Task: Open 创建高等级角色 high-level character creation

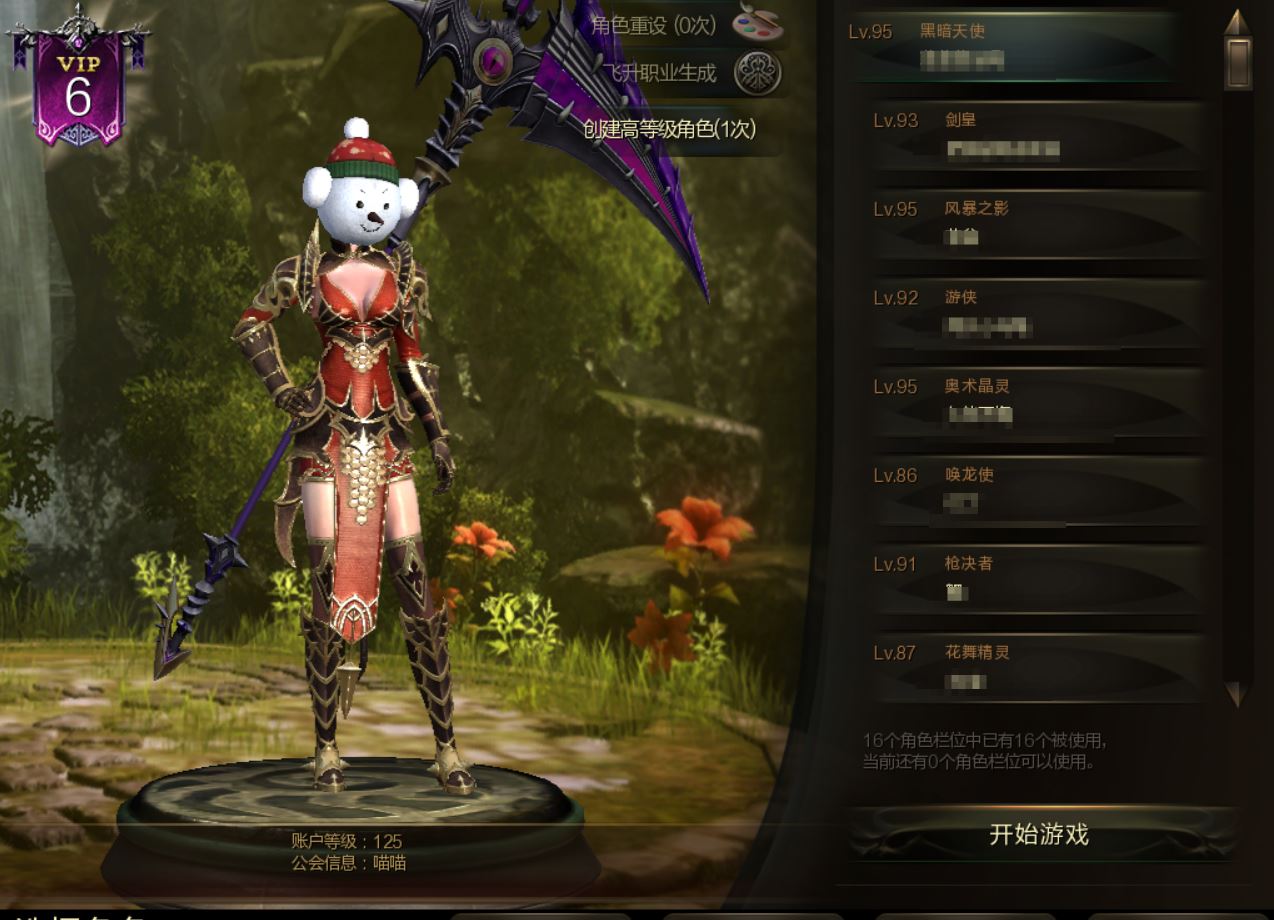Action: (670, 129)
